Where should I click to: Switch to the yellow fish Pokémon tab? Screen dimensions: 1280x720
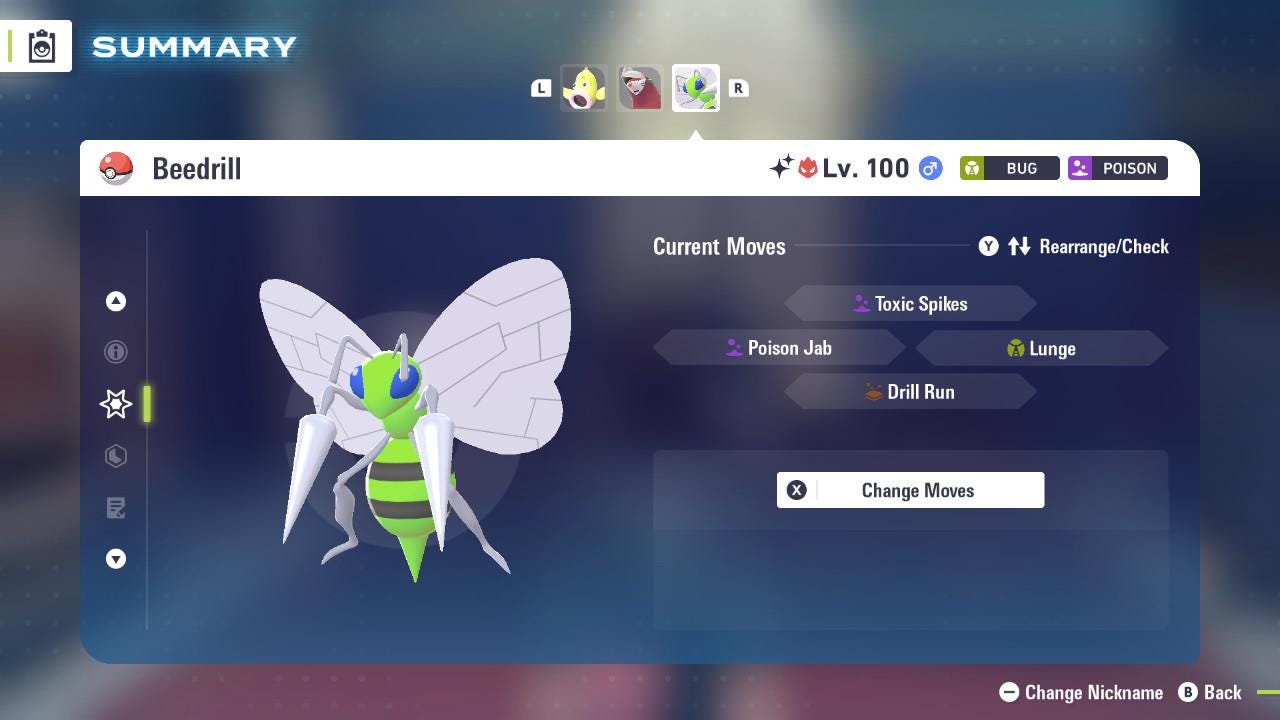584,88
